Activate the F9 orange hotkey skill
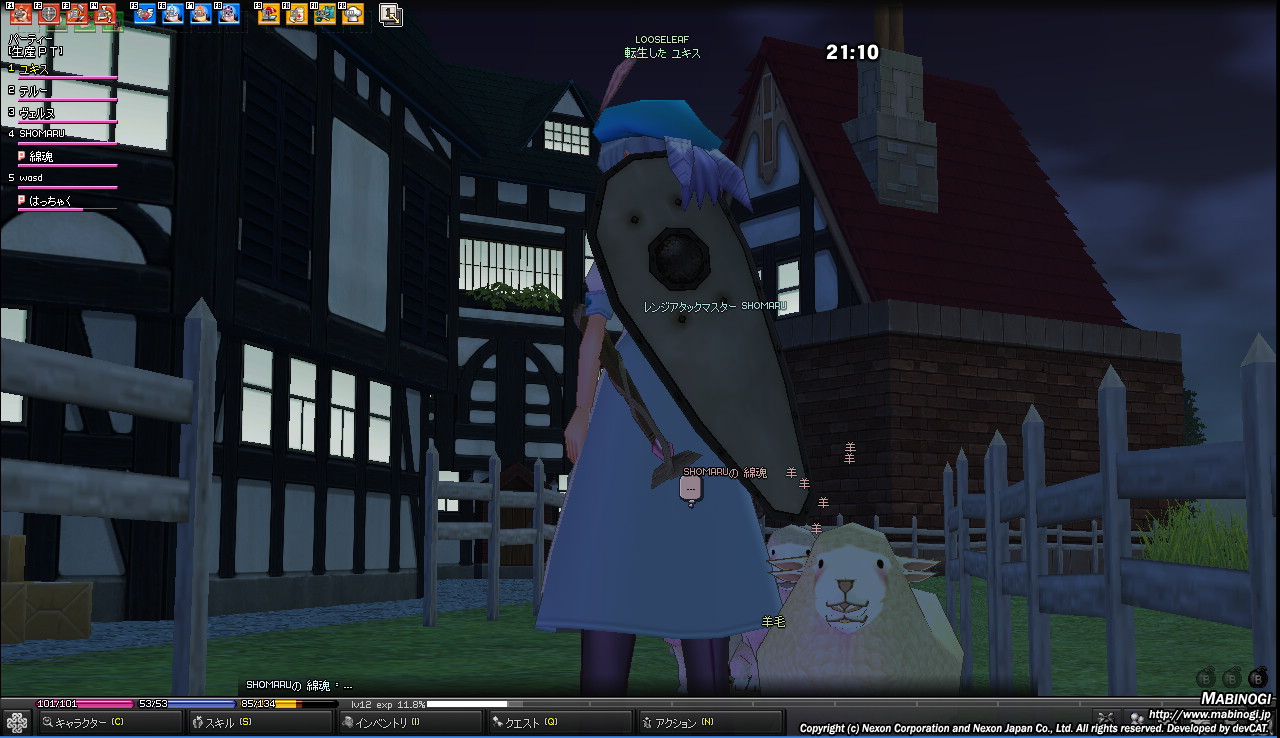Image resolution: width=1280 pixels, height=738 pixels. click(x=269, y=14)
